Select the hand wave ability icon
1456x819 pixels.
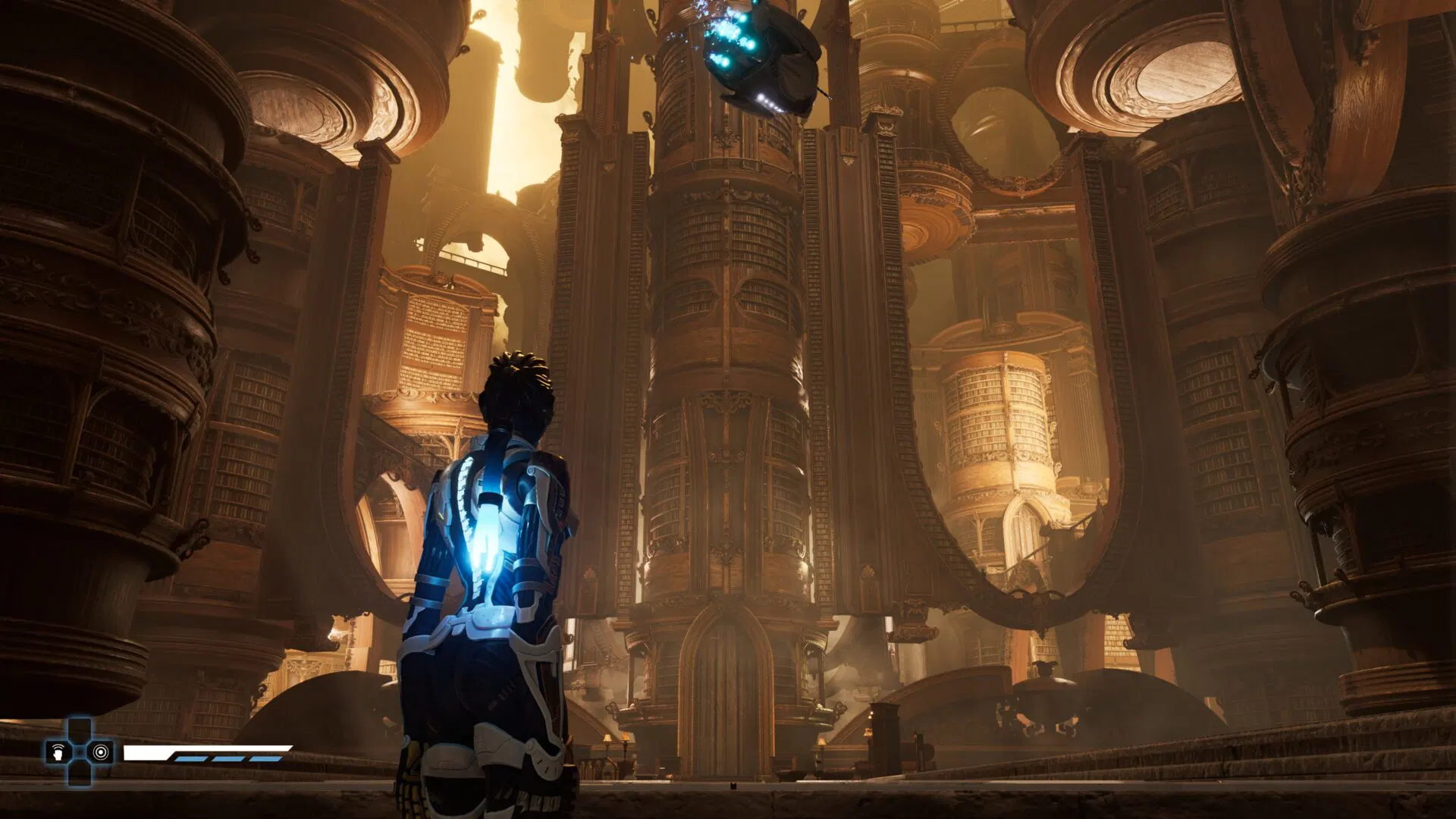point(58,752)
